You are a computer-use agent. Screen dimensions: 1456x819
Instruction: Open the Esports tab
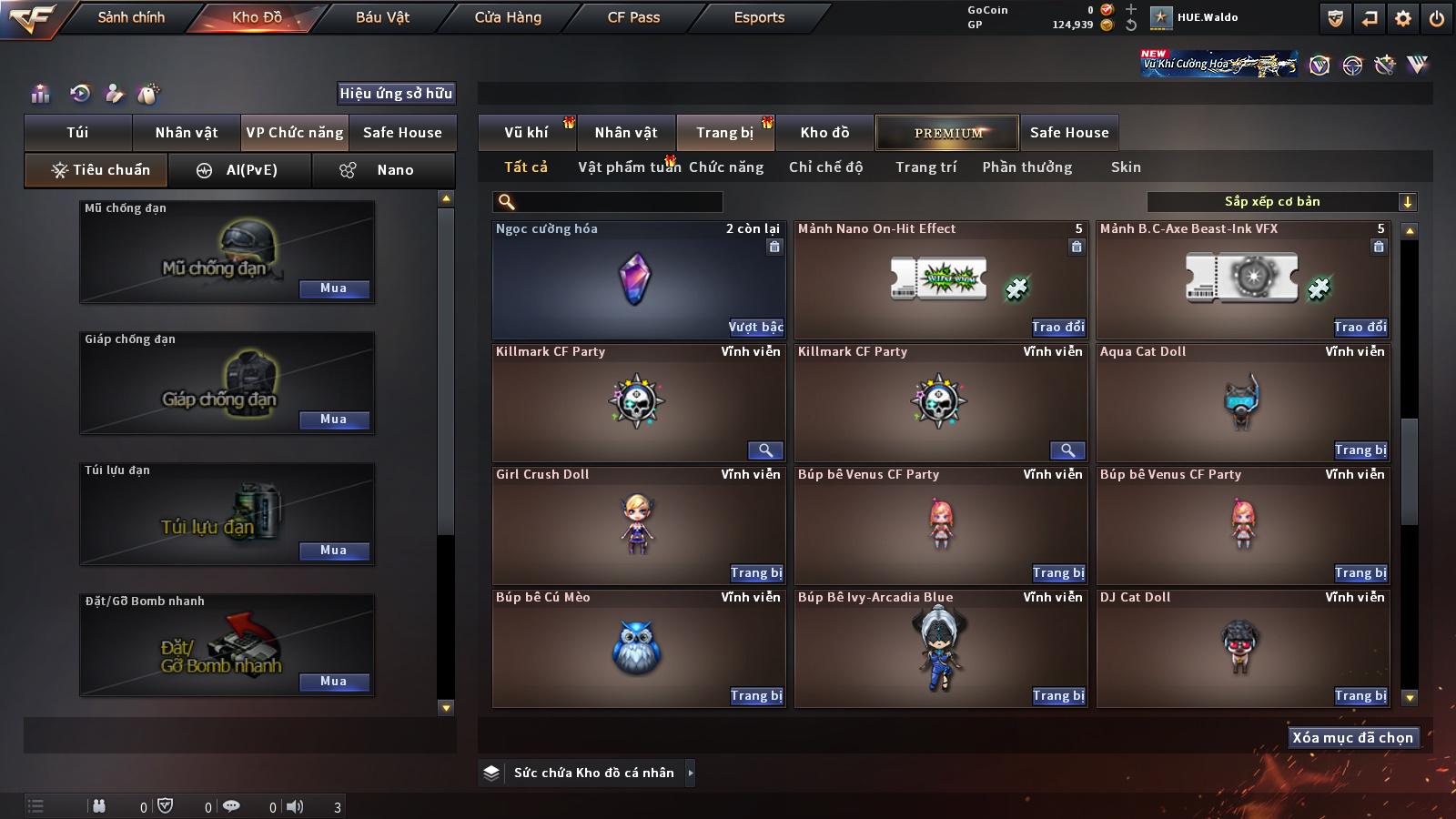point(759,17)
